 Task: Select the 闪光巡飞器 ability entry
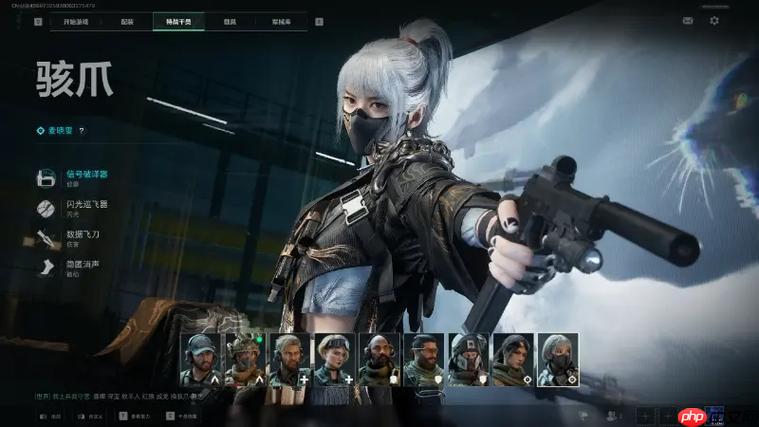point(86,208)
